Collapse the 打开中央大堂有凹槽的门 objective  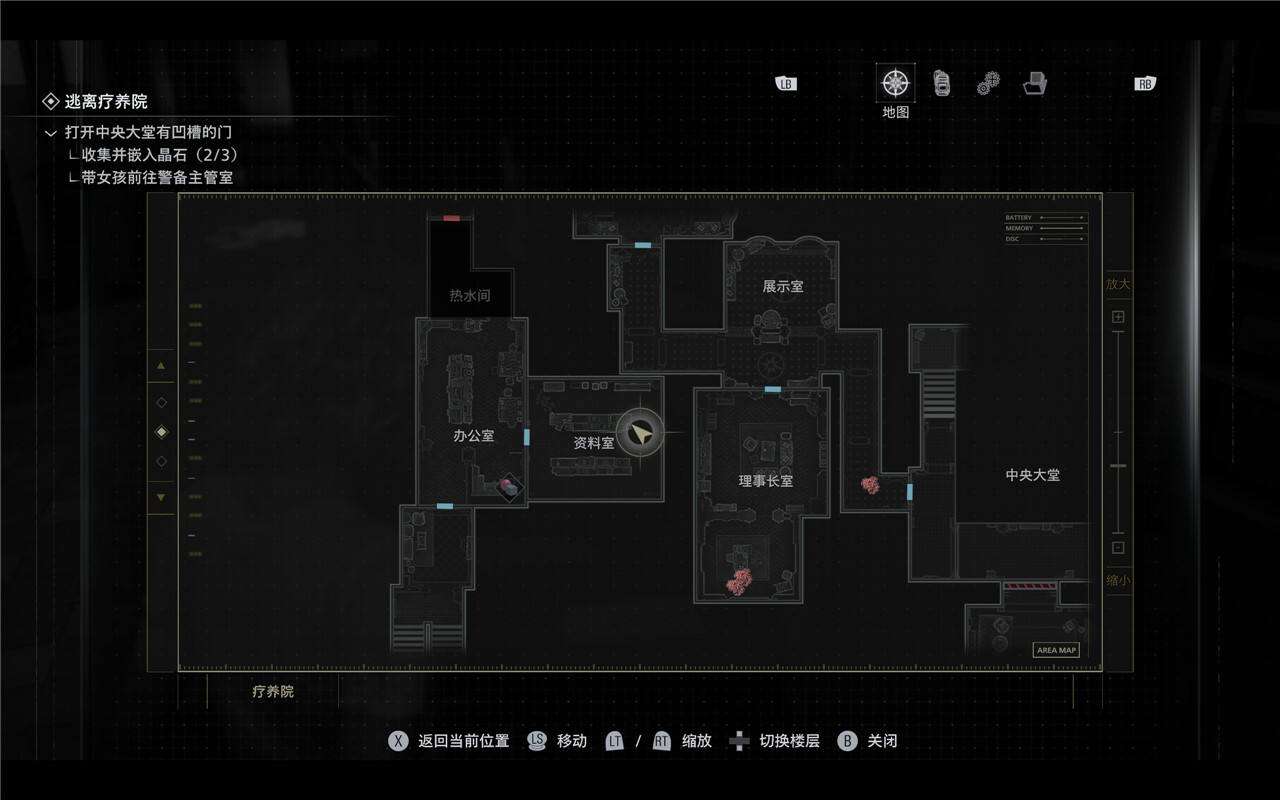[x=51, y=132]
